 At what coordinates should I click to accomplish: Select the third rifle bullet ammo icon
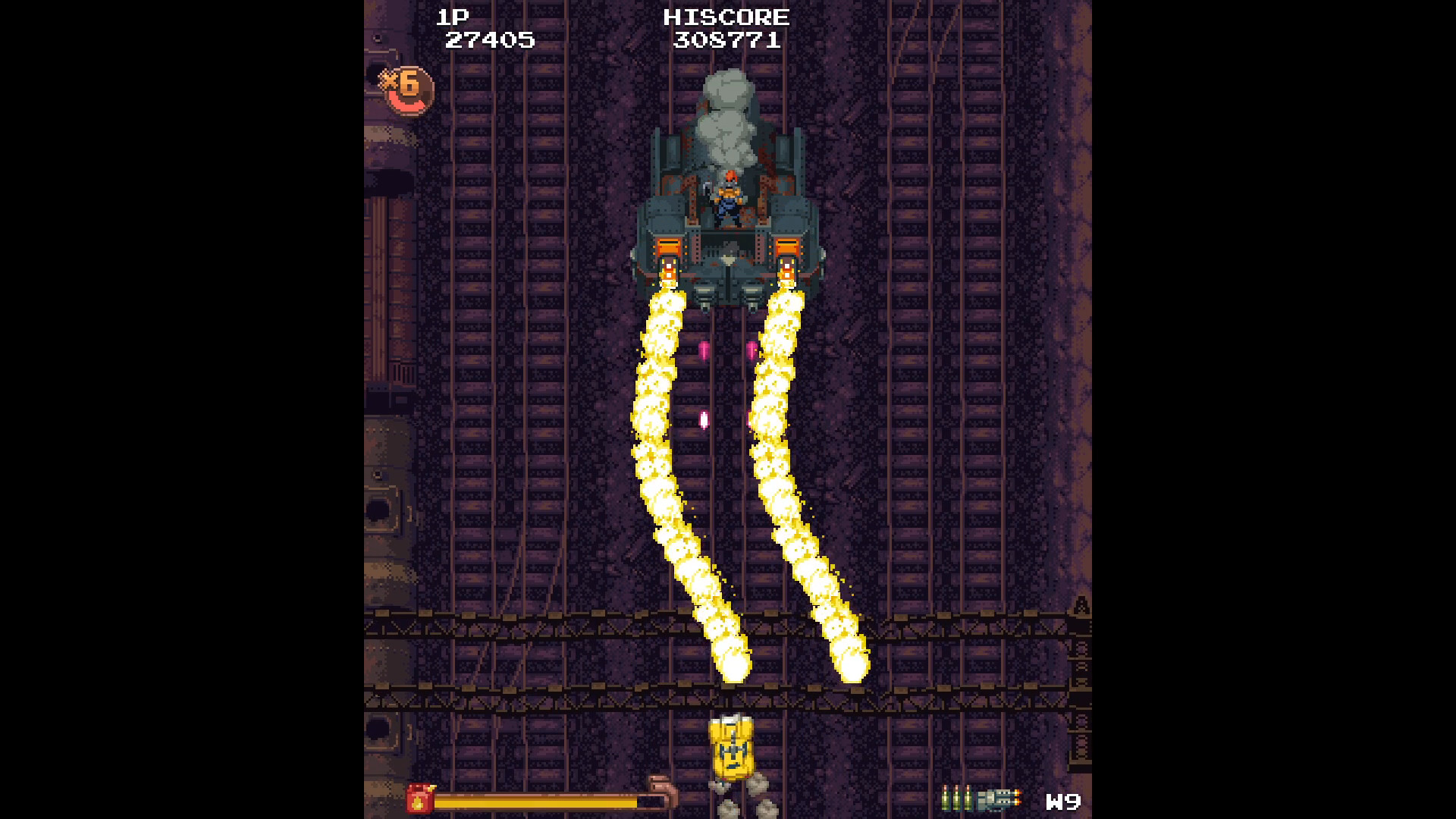click(x=968, y=796)
